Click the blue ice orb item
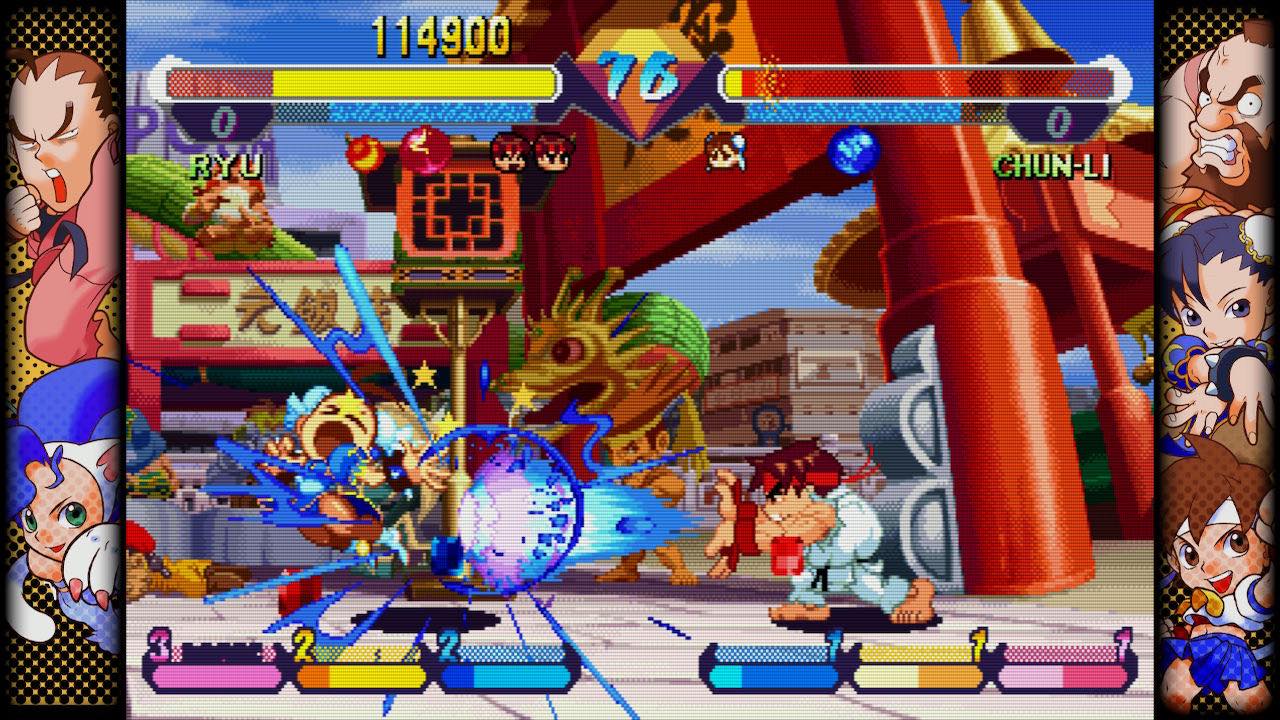Image resolution: width=1280 pixels, height=720 pixels. 853,152
